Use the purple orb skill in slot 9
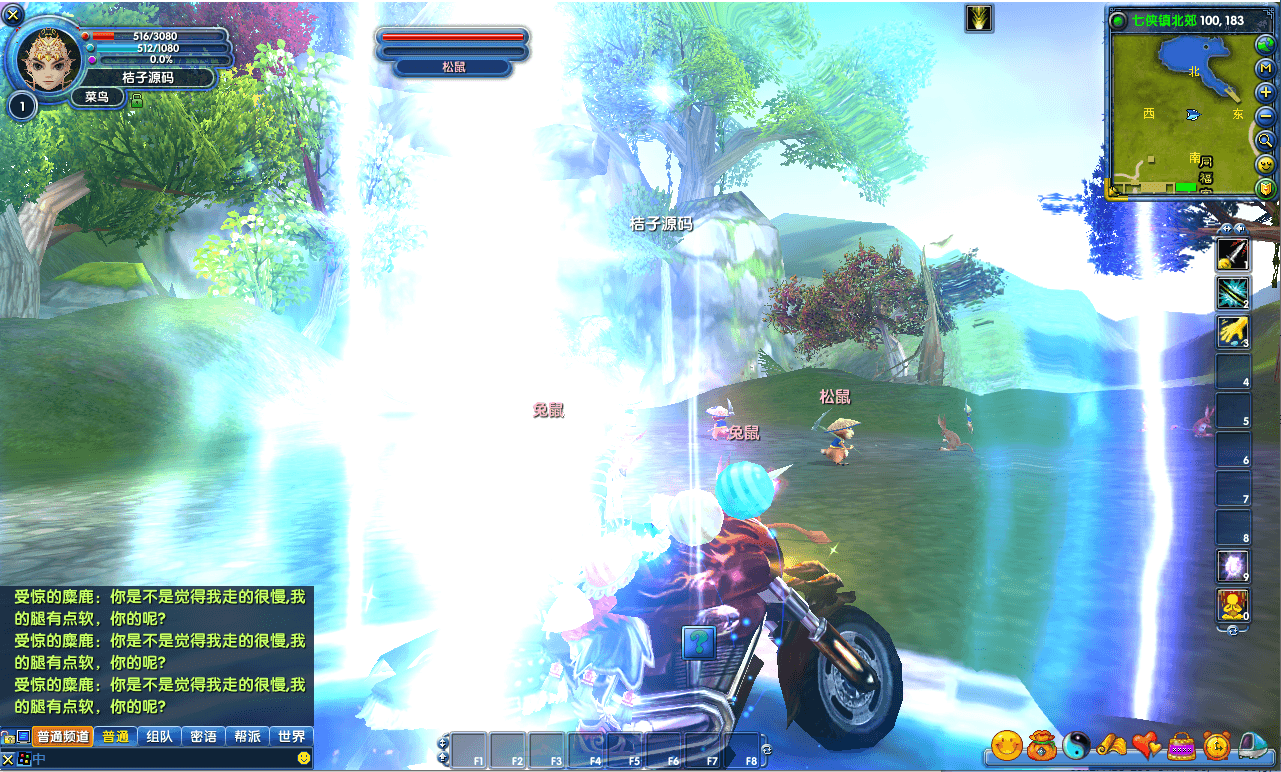 [x=1232, y=567]
